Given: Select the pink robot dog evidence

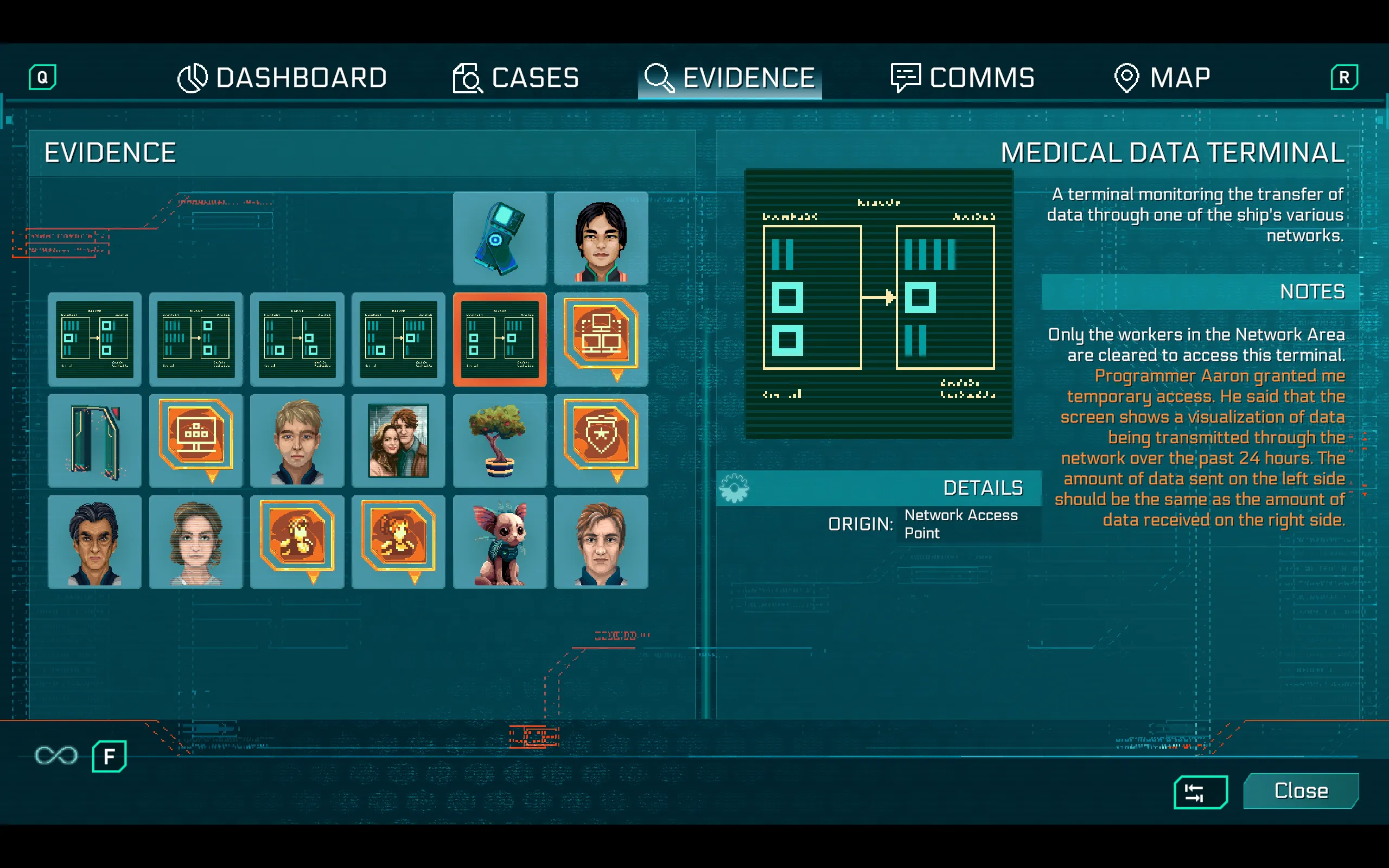Looking at the screenshot, I should coord(499,542).
